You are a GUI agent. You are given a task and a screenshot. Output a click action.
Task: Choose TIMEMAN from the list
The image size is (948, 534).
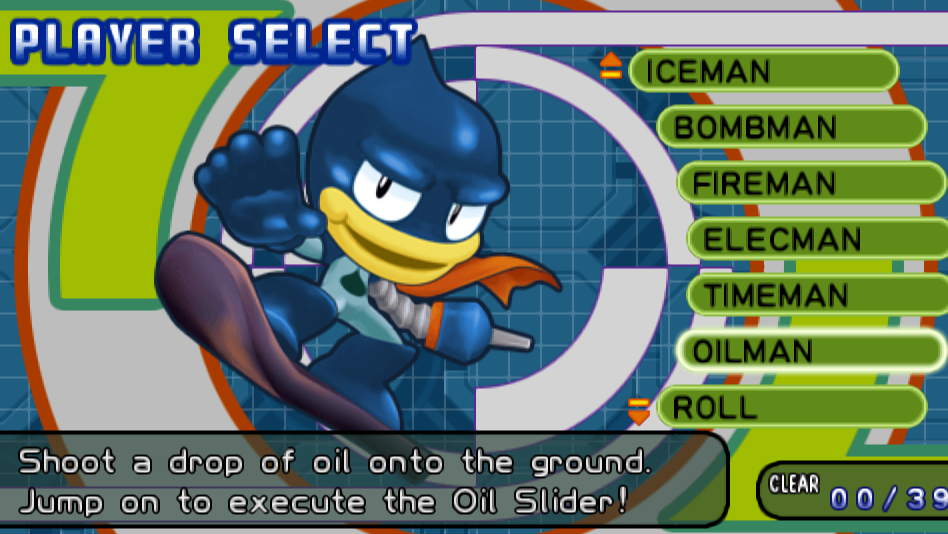[x=816, y=295]
